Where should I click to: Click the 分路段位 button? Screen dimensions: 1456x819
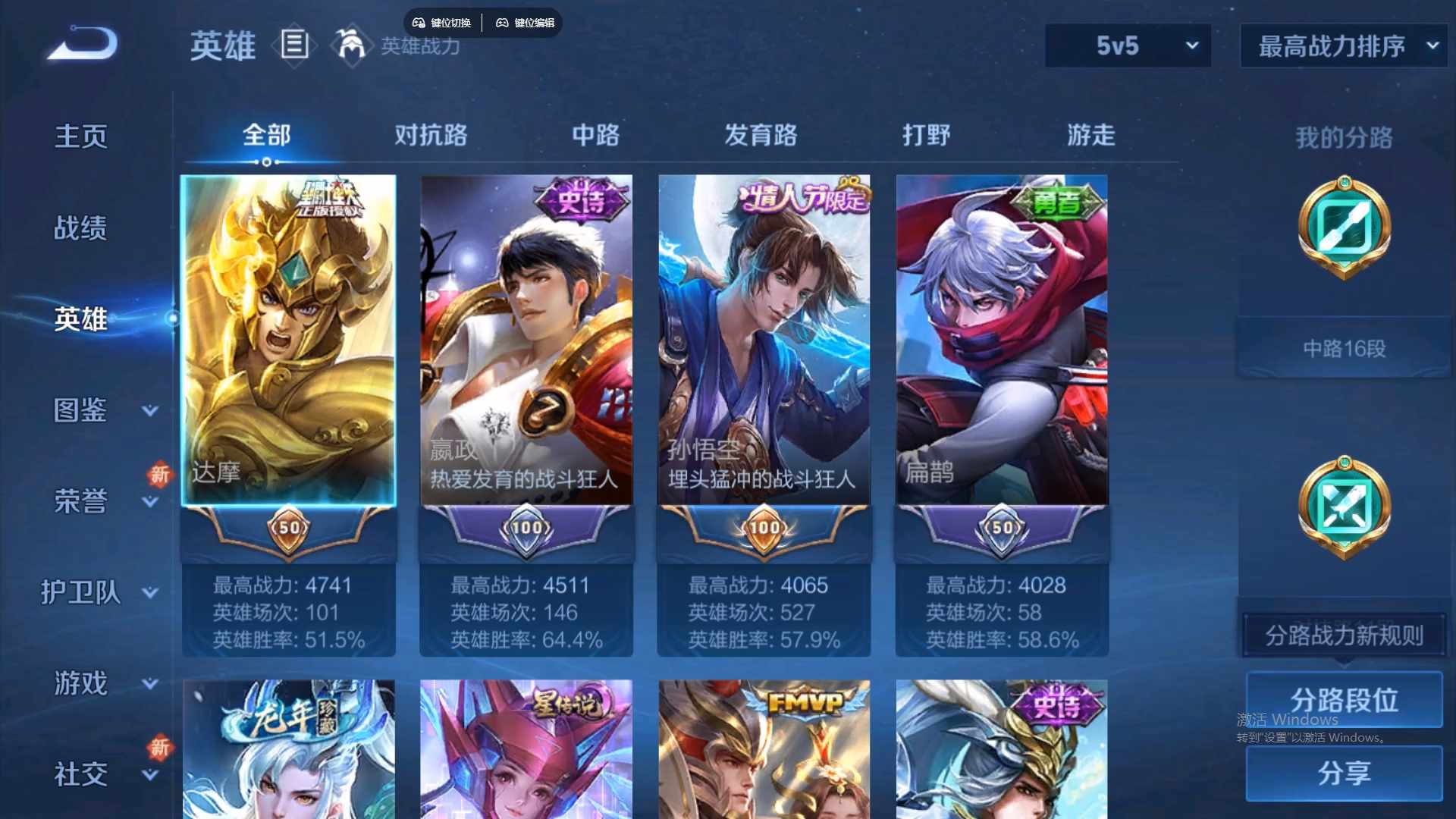(1345, 700)
